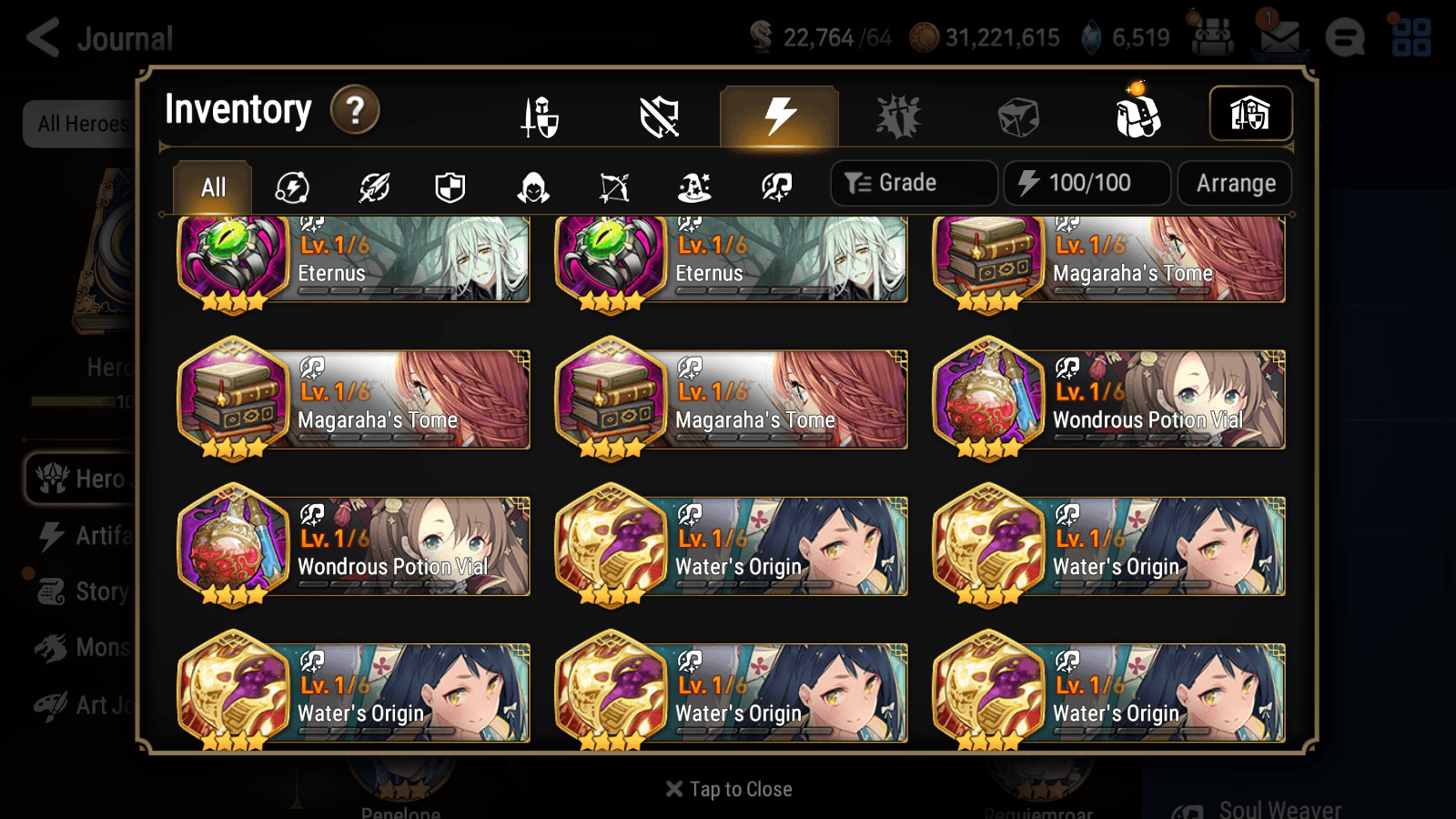The width and height of the screenshot is (1456, 819).
Task: Open the Grade sorting dropdown
Action: pyautogui.click(x=913, y=182)
